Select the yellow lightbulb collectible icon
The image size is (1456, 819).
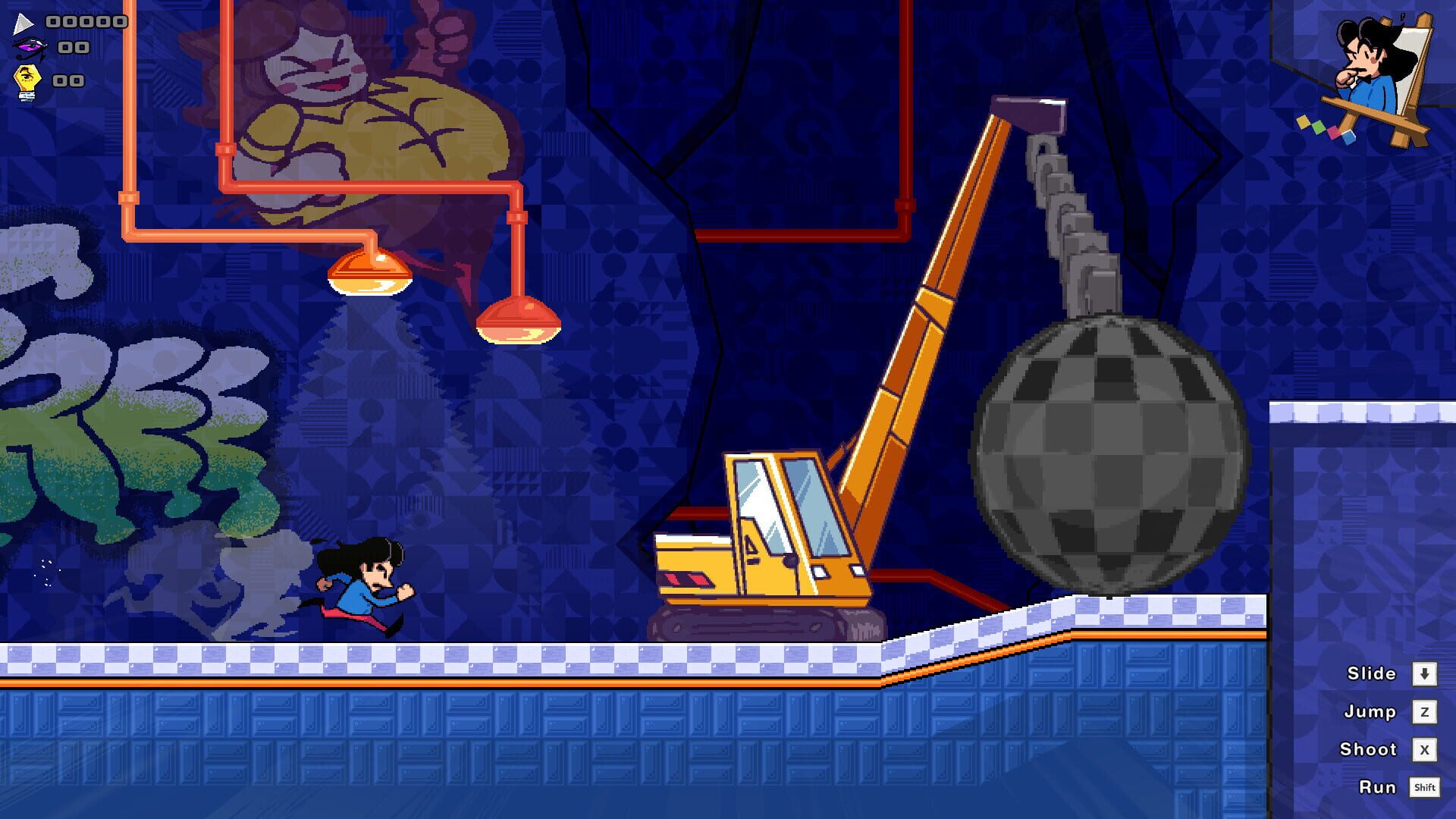(26, 78)
